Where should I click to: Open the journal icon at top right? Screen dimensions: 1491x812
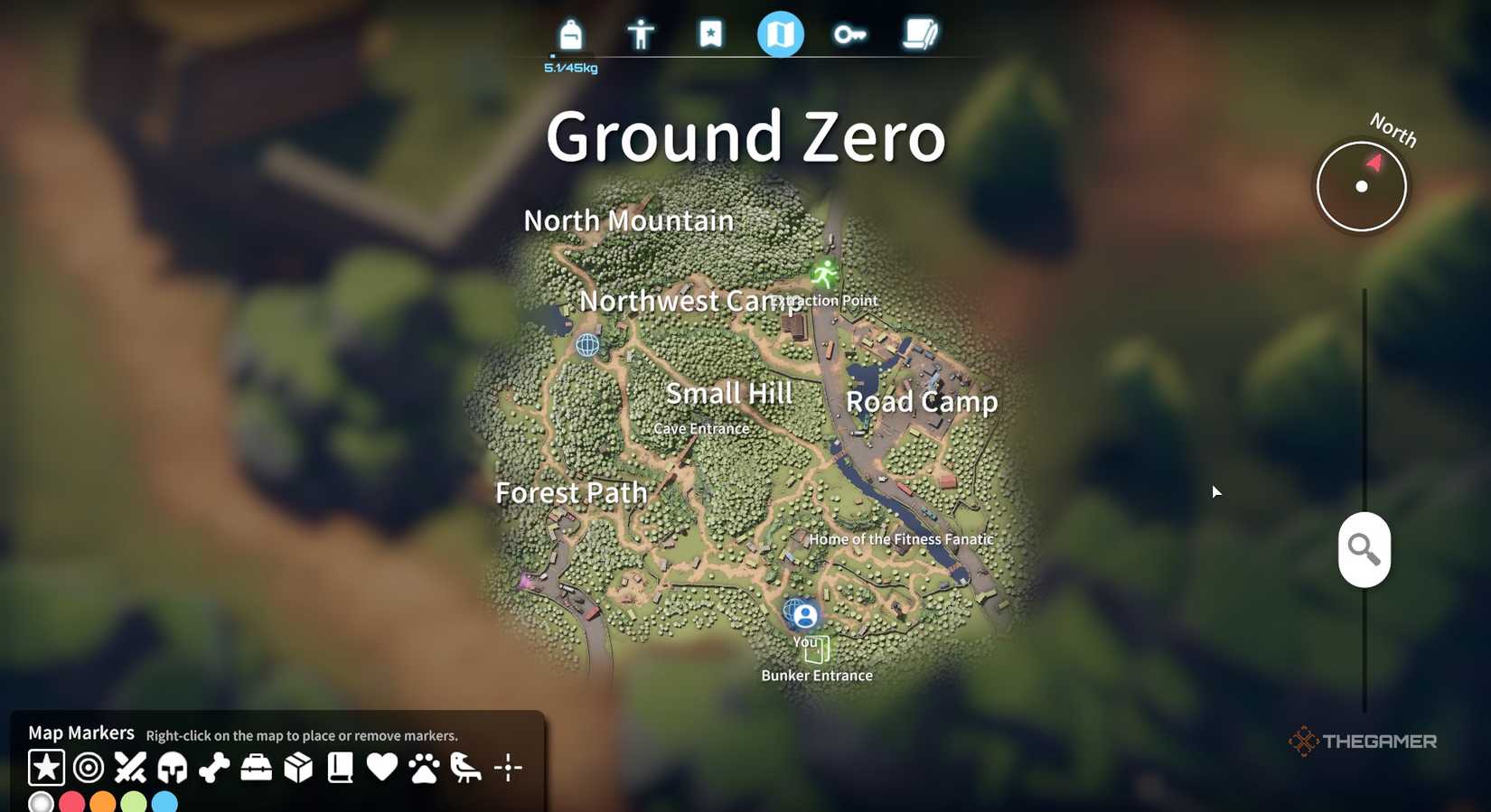coord(920,34)
